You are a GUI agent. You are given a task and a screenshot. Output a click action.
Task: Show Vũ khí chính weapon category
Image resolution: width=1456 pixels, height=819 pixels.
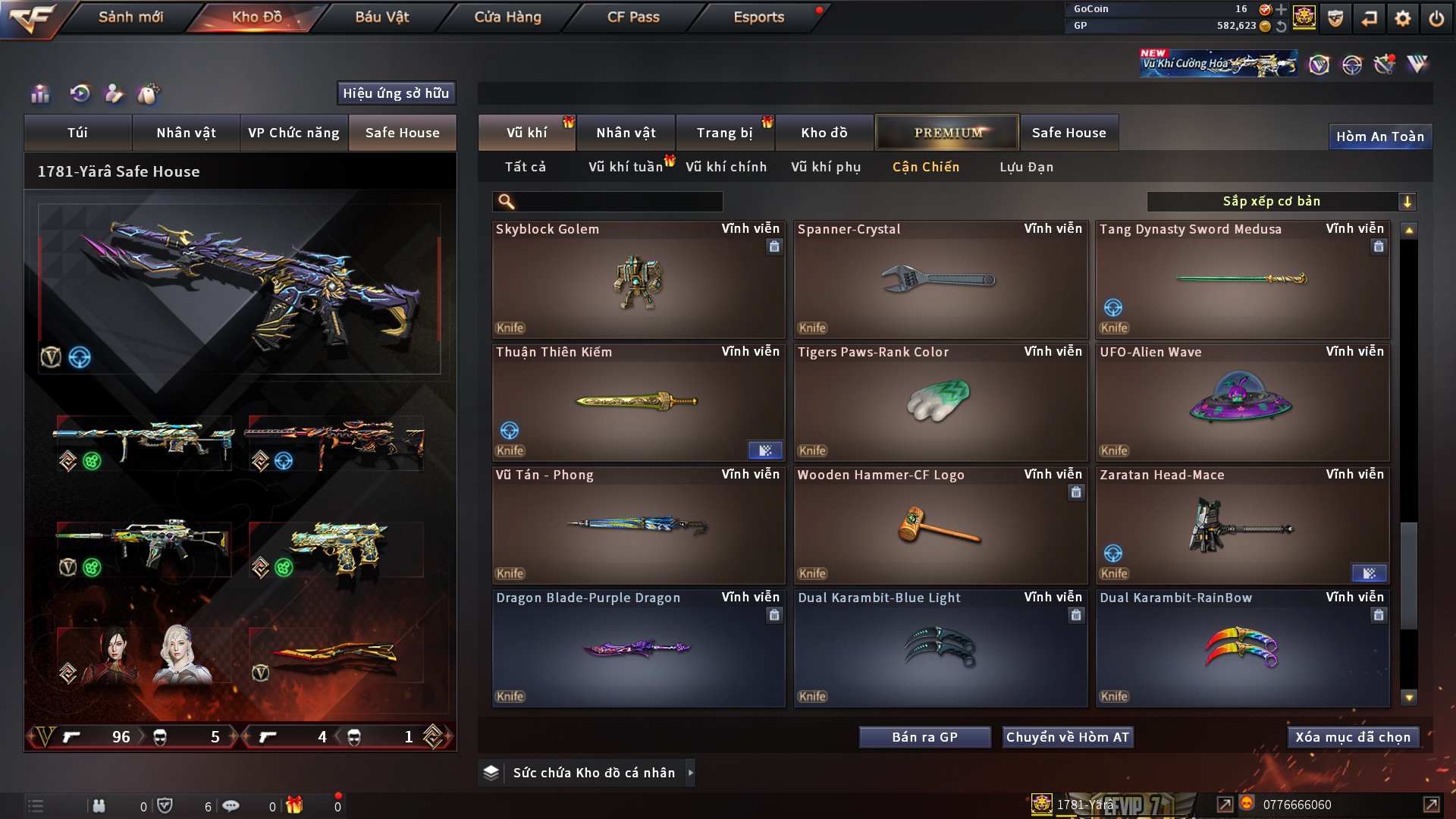click(x=726, y=167)
